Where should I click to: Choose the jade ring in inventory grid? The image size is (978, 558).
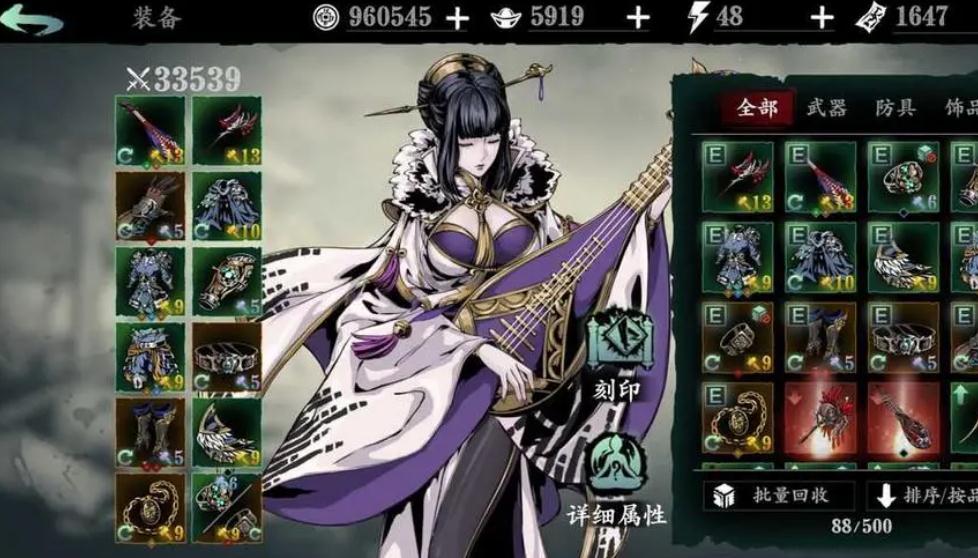tap(902, 177)
